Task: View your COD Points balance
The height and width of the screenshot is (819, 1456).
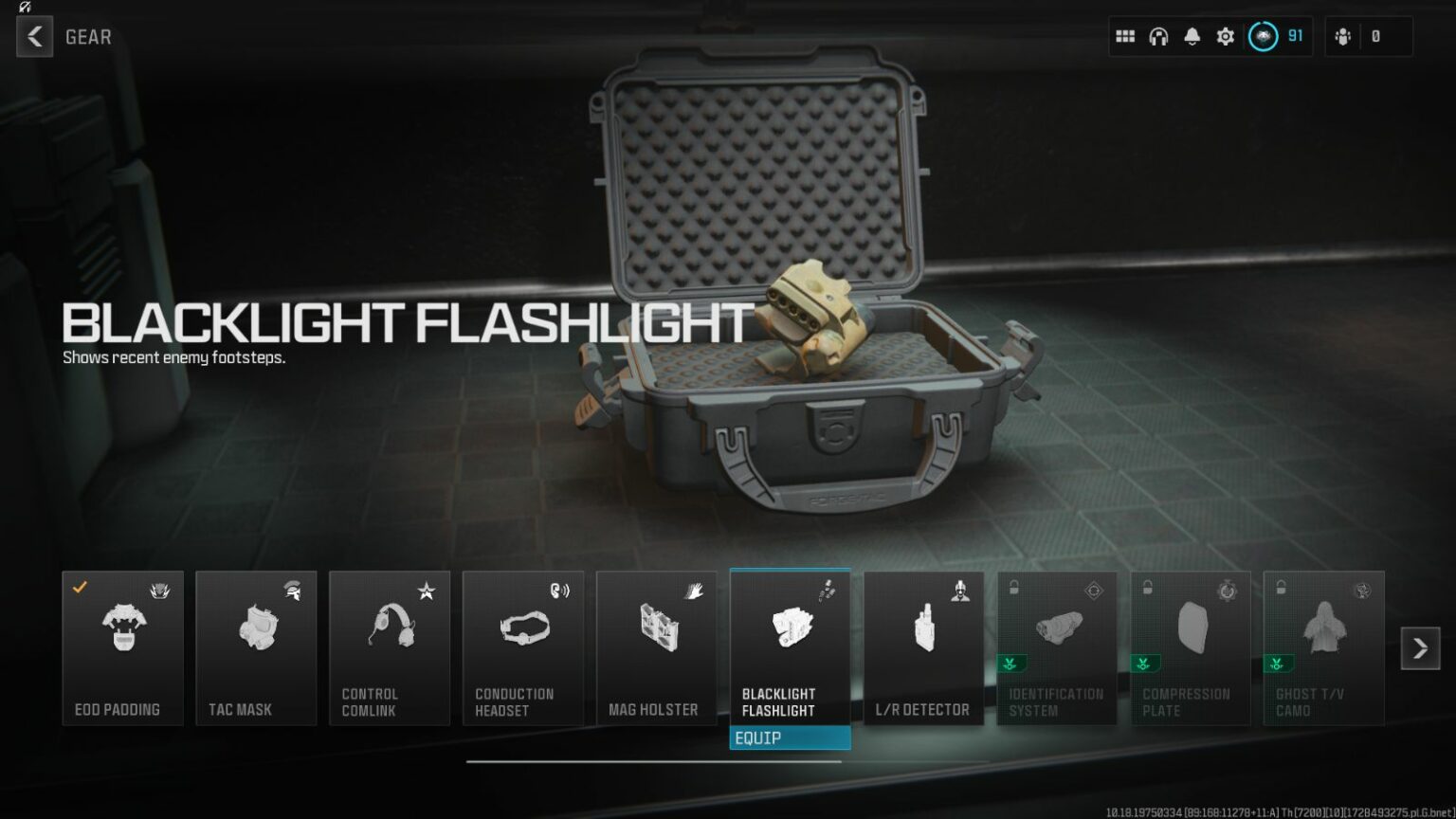Action: 1279,36
